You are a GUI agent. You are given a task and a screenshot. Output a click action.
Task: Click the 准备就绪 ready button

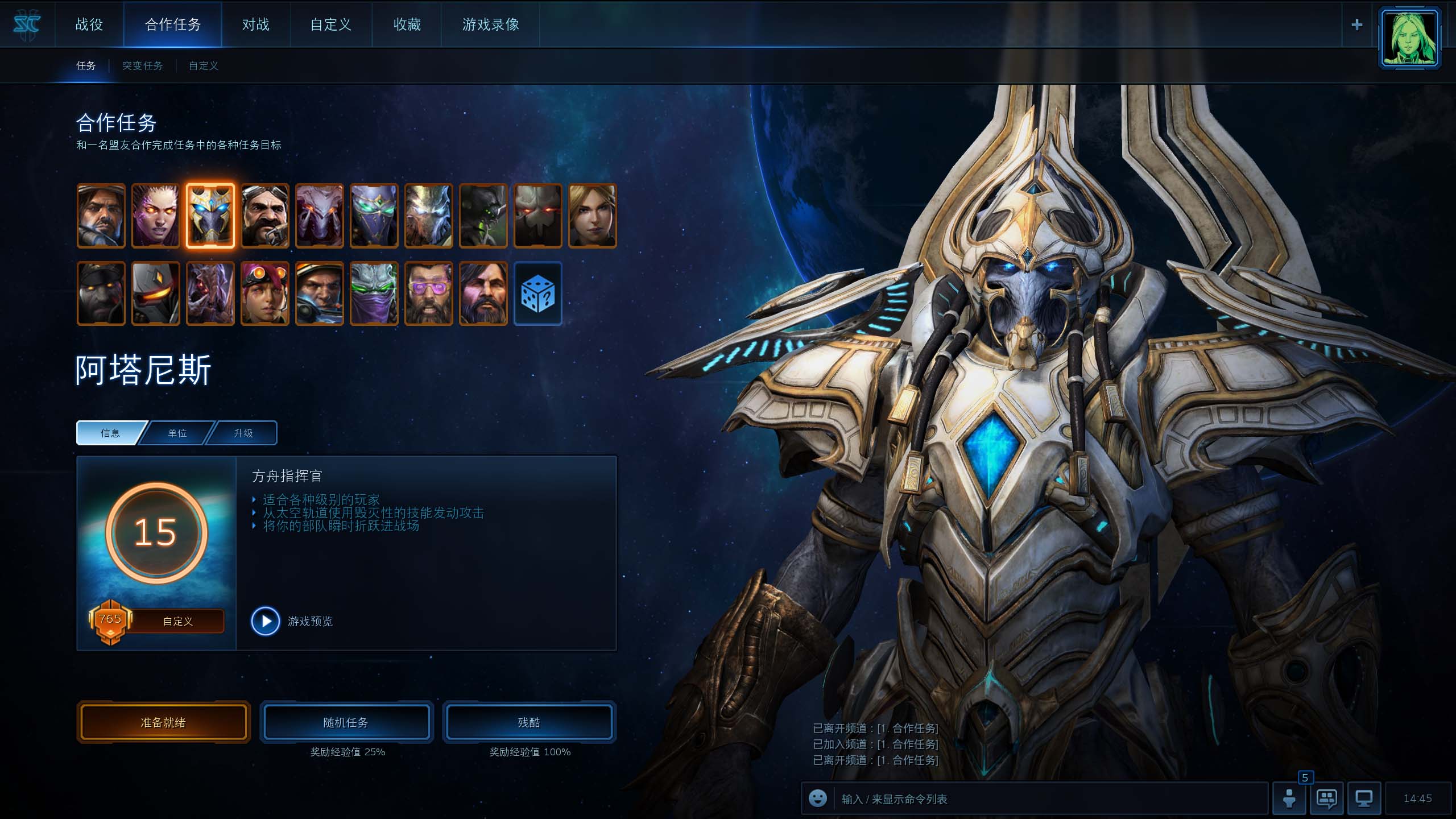(164, 722)
